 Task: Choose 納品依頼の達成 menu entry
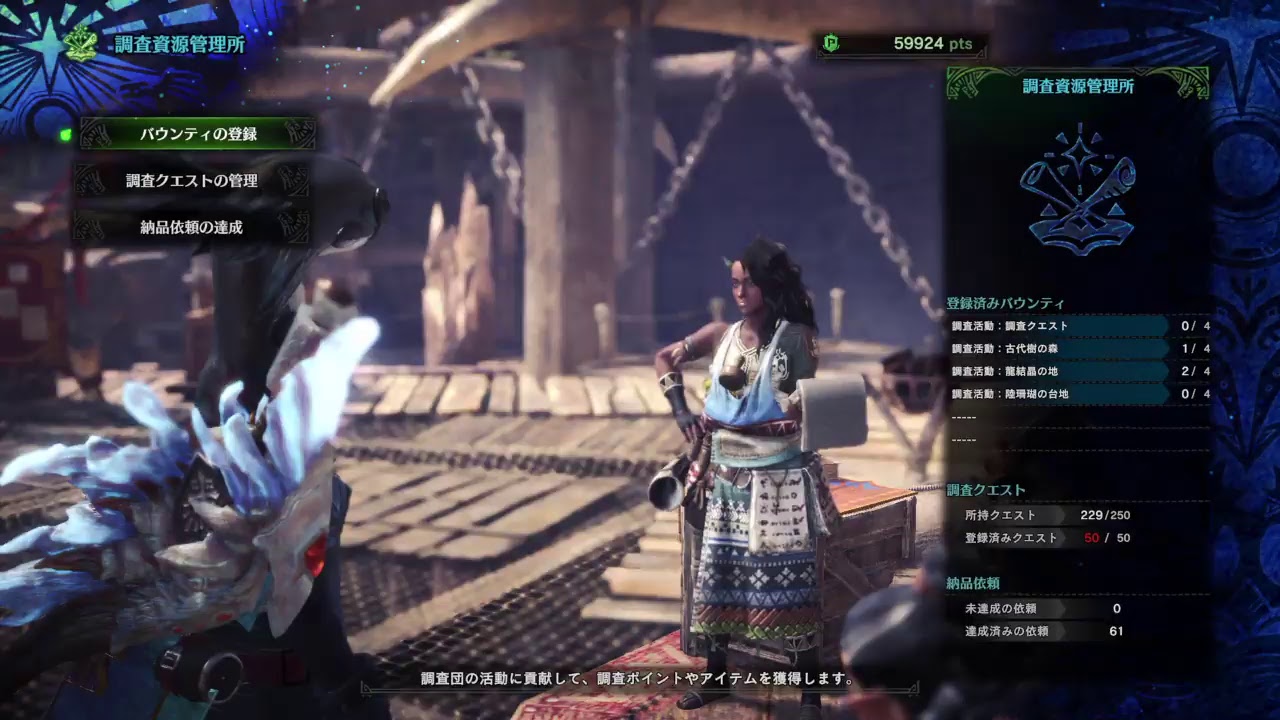(191, 227)
